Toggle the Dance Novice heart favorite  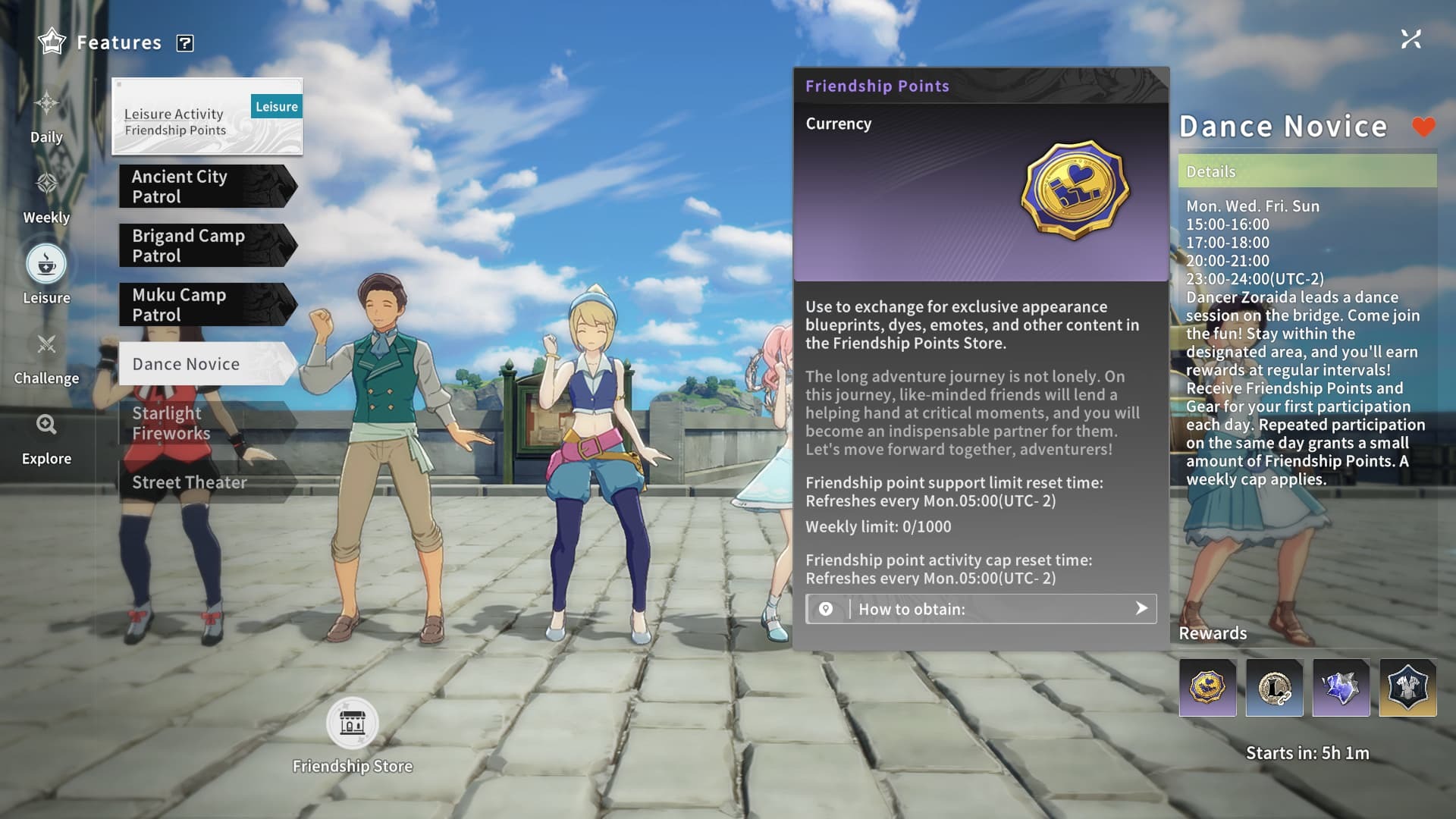(1423, 127)
